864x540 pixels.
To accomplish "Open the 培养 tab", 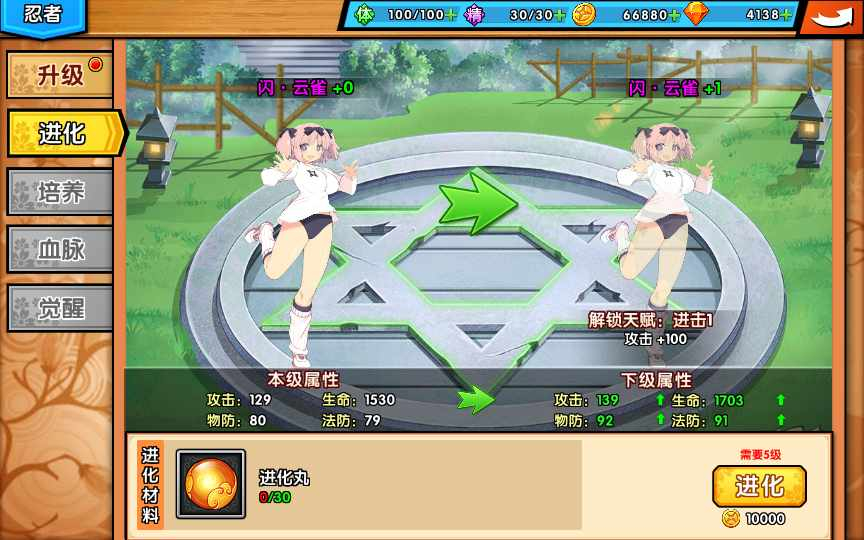I will click(60, 191).
